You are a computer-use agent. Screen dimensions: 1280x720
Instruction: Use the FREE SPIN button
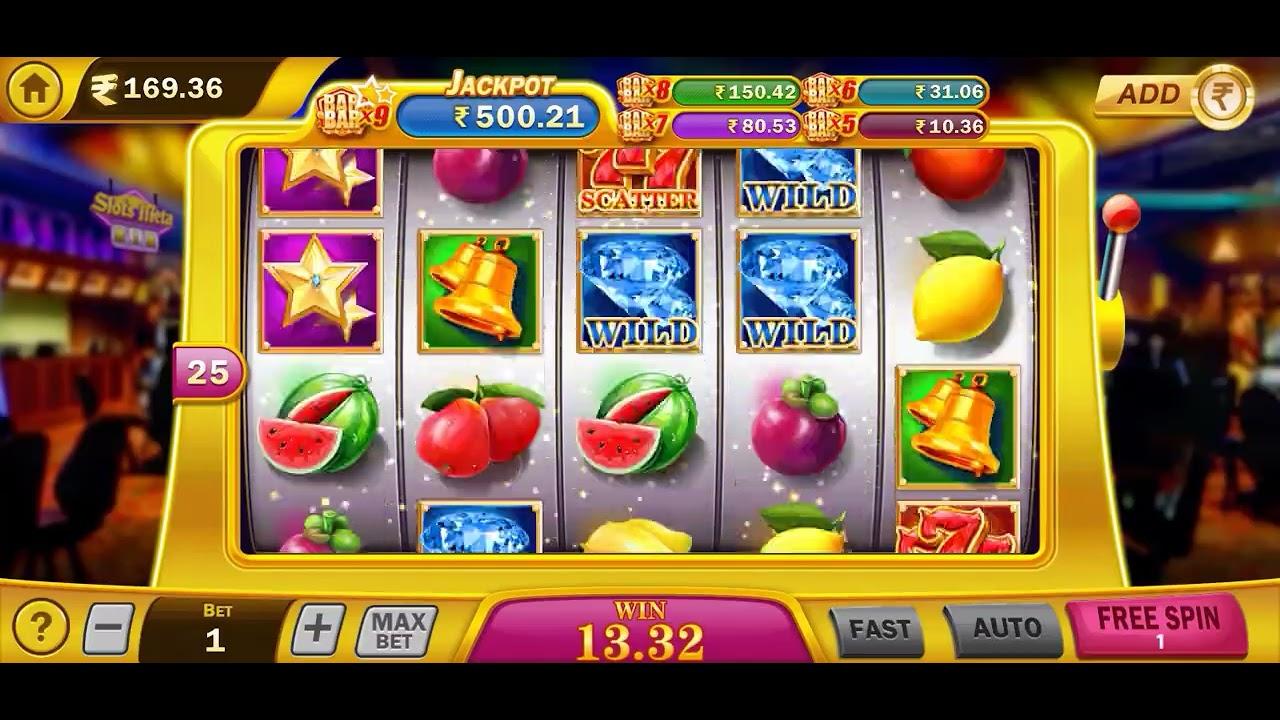1158,624
